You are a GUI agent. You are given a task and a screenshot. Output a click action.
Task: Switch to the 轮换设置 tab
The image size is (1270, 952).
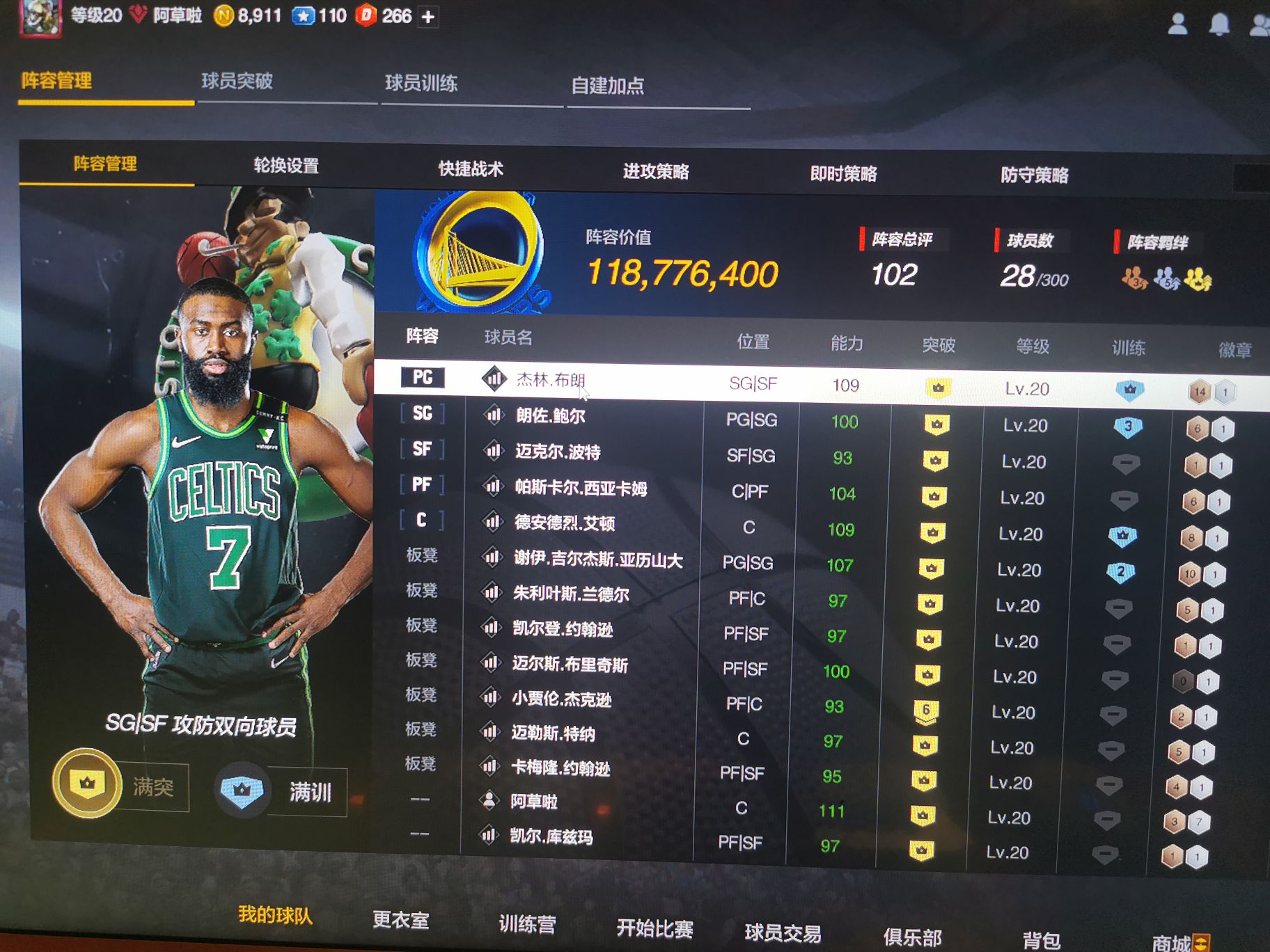point(287,166)
